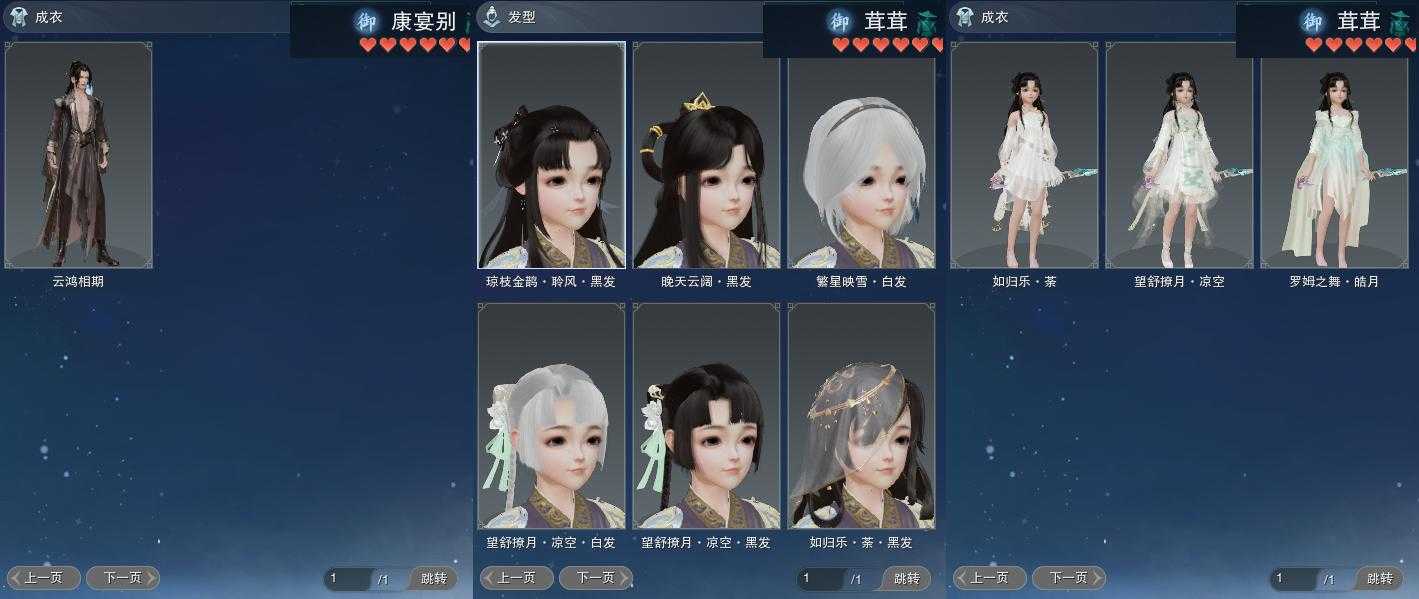The width and height of the screenshot is (1419, 599).
Task: Go to next page of 发型 panel
Action: point(595,578)
